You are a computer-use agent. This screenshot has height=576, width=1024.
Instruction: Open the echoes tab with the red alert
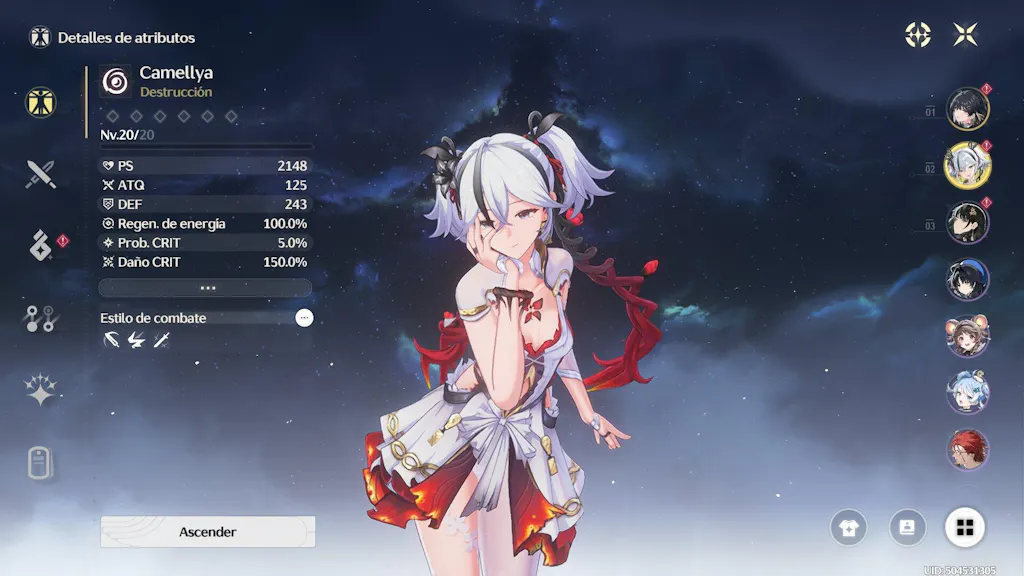click(x=41, y=245)
